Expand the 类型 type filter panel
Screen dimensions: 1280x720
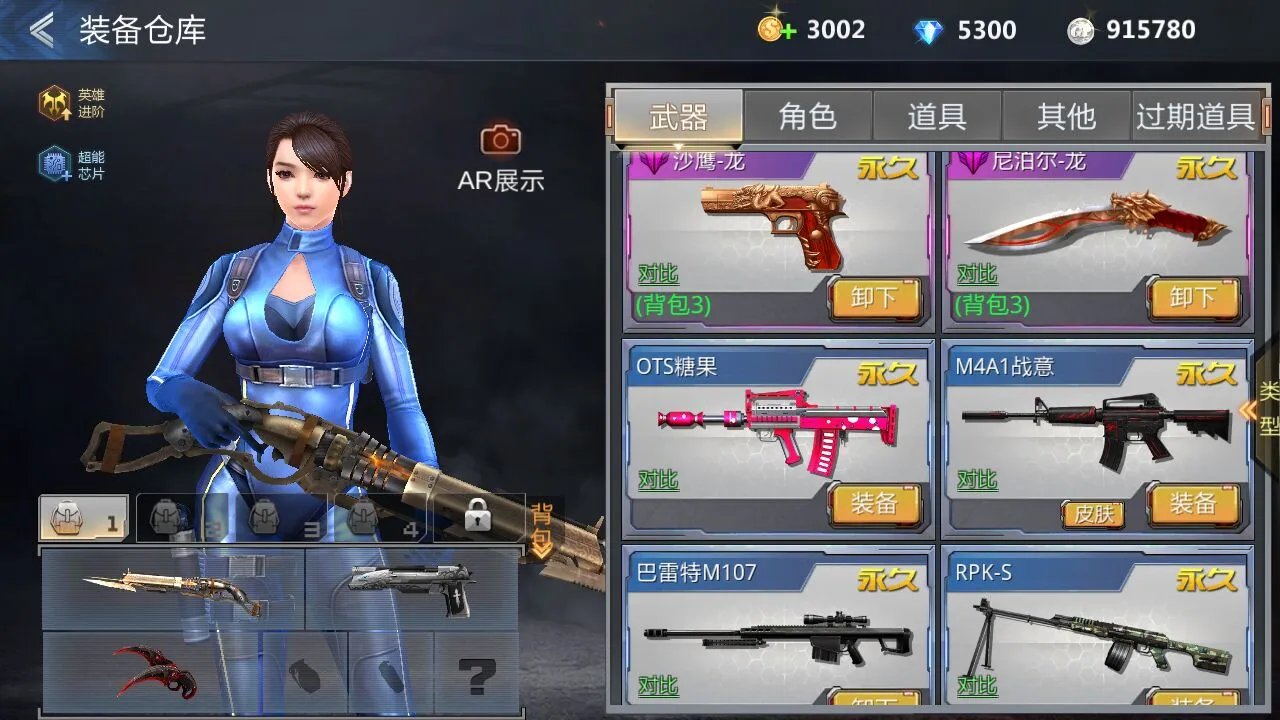pyautogui.click(x=1263, y=408)
